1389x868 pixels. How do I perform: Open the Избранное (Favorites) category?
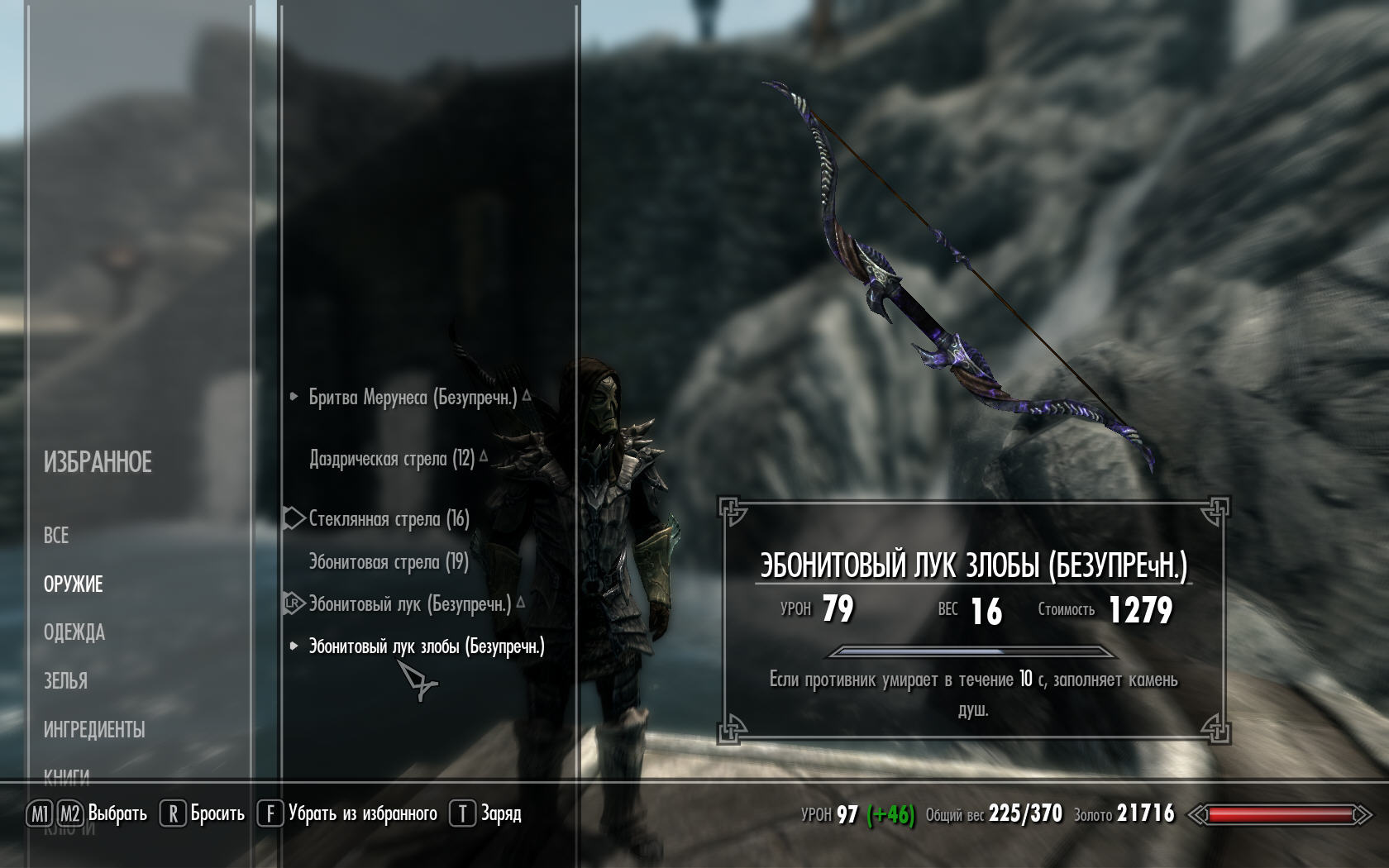click(x=98, y=462)
